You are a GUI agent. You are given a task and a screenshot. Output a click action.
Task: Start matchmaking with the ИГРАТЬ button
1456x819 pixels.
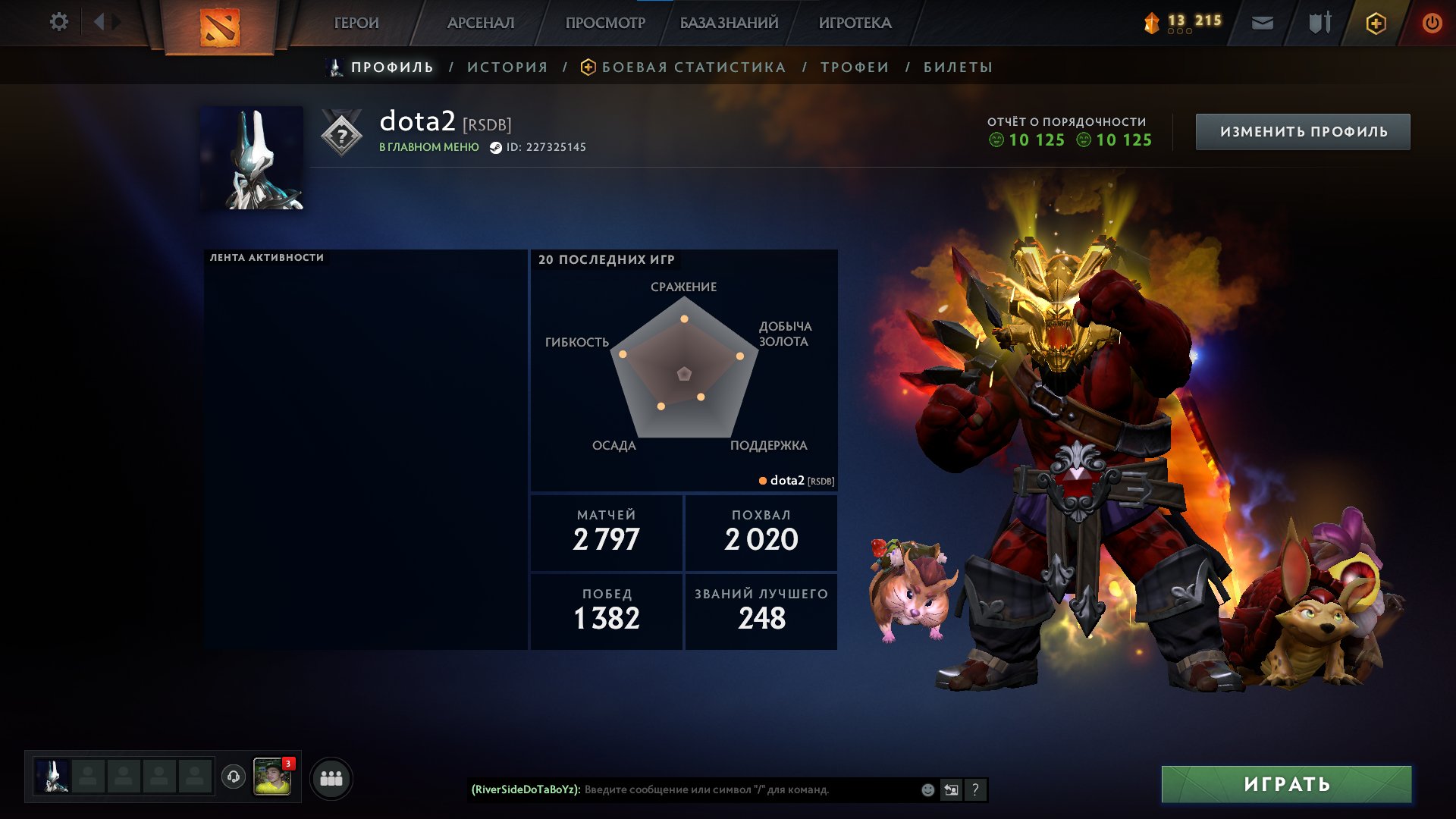point(1286,784)
